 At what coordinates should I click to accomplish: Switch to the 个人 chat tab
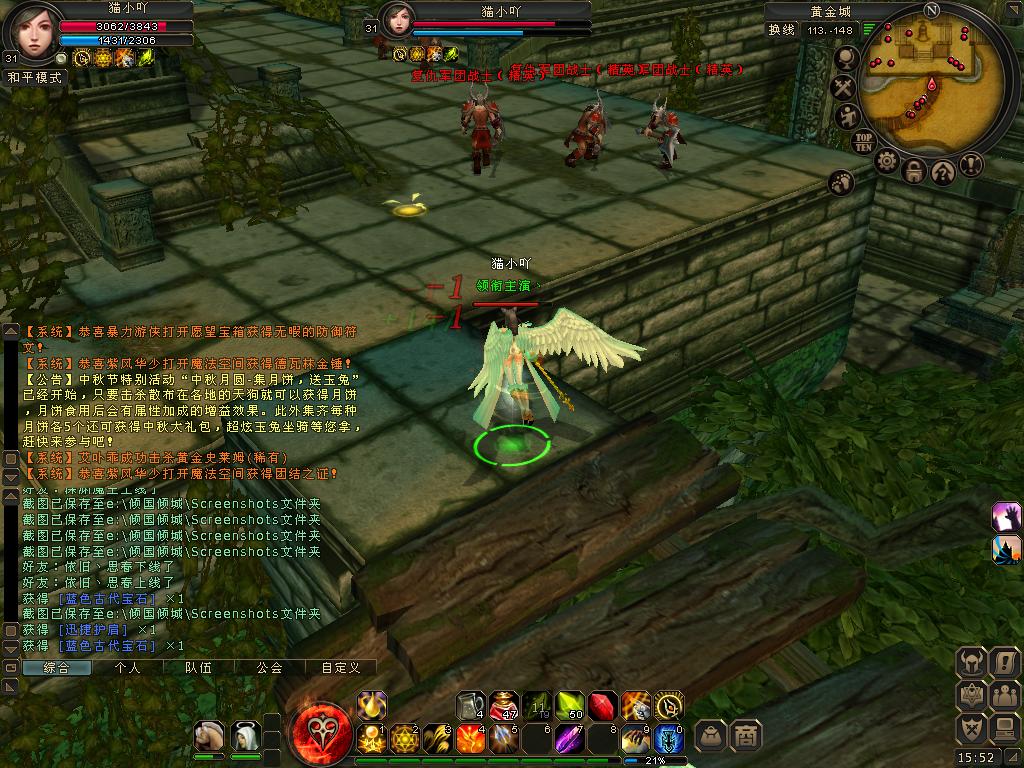coord(128,667)
